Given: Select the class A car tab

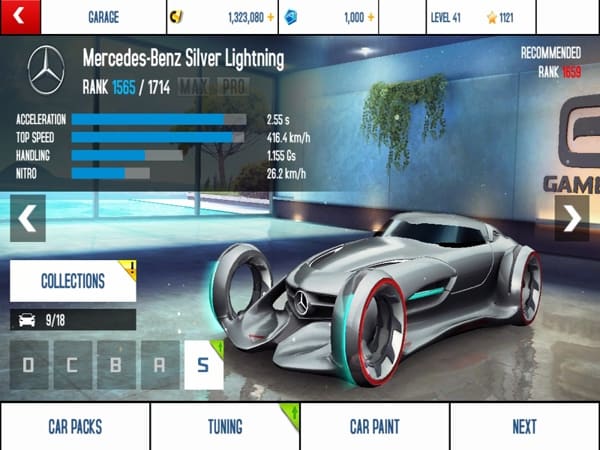Looking at the screenshot, I should 160,365.
